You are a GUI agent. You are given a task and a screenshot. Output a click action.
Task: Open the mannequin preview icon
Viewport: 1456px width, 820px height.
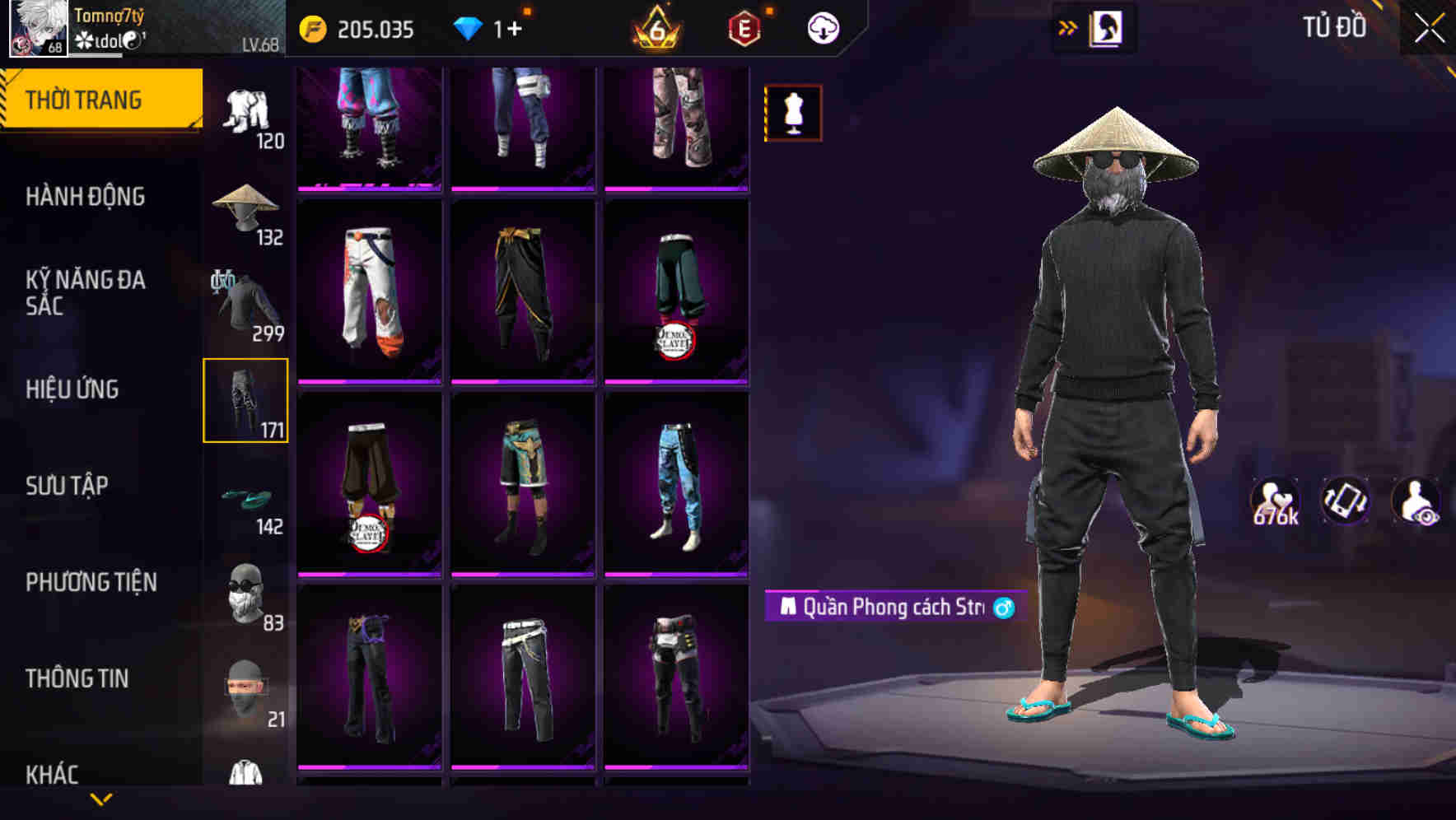[792, 113]
